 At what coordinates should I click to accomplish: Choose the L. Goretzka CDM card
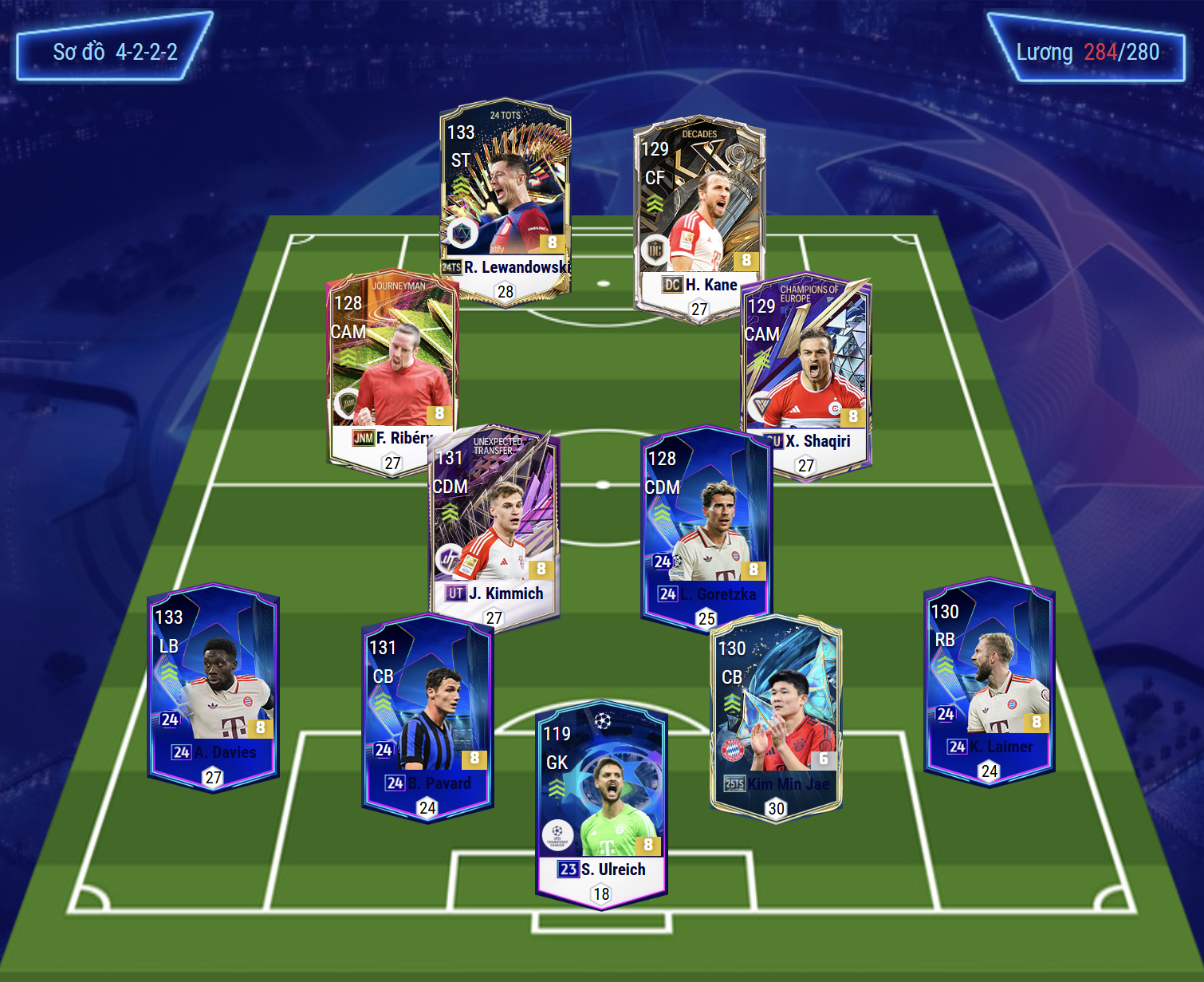[706, 526]
